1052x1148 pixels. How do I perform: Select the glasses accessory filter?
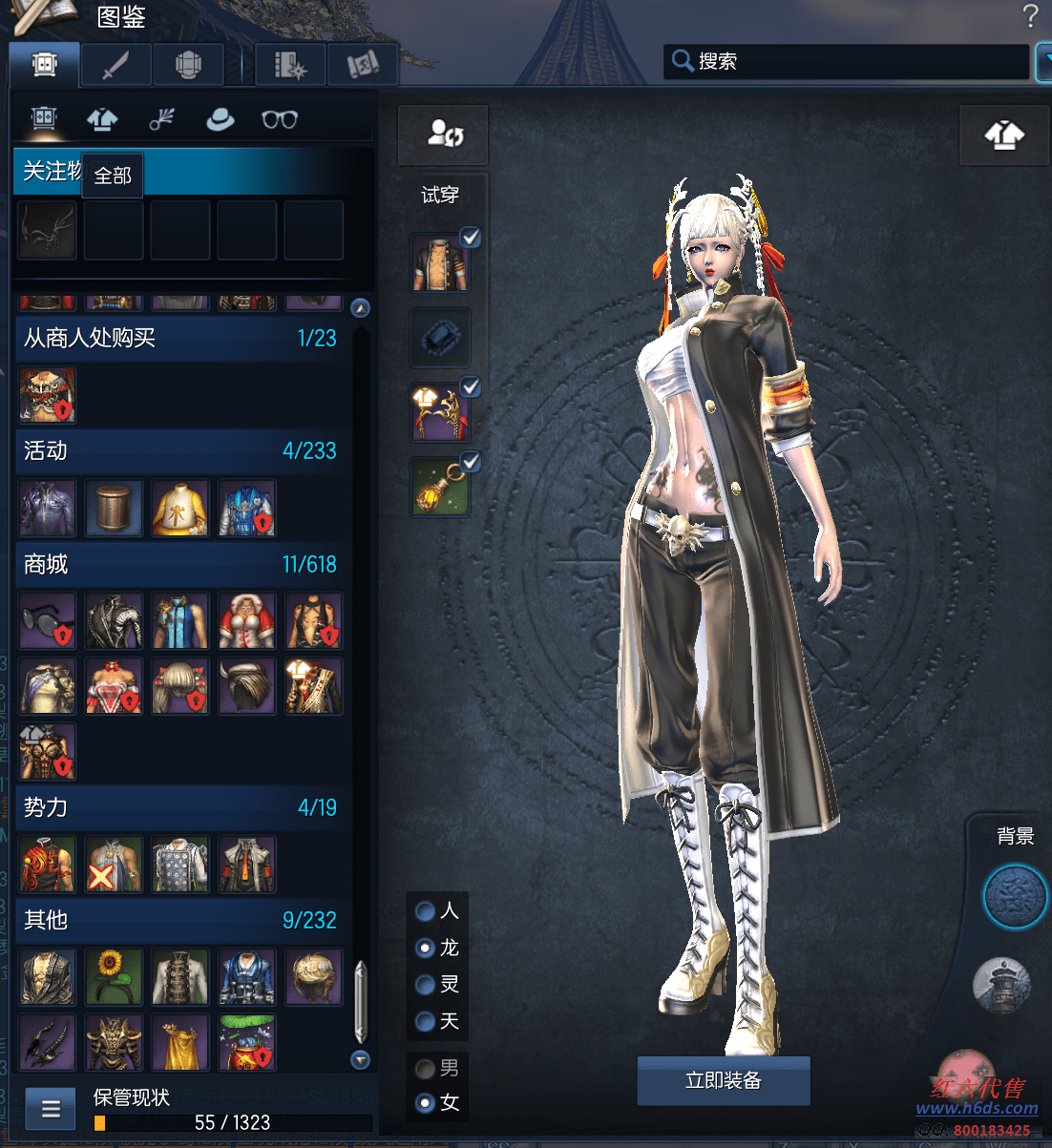pos(280,119)
